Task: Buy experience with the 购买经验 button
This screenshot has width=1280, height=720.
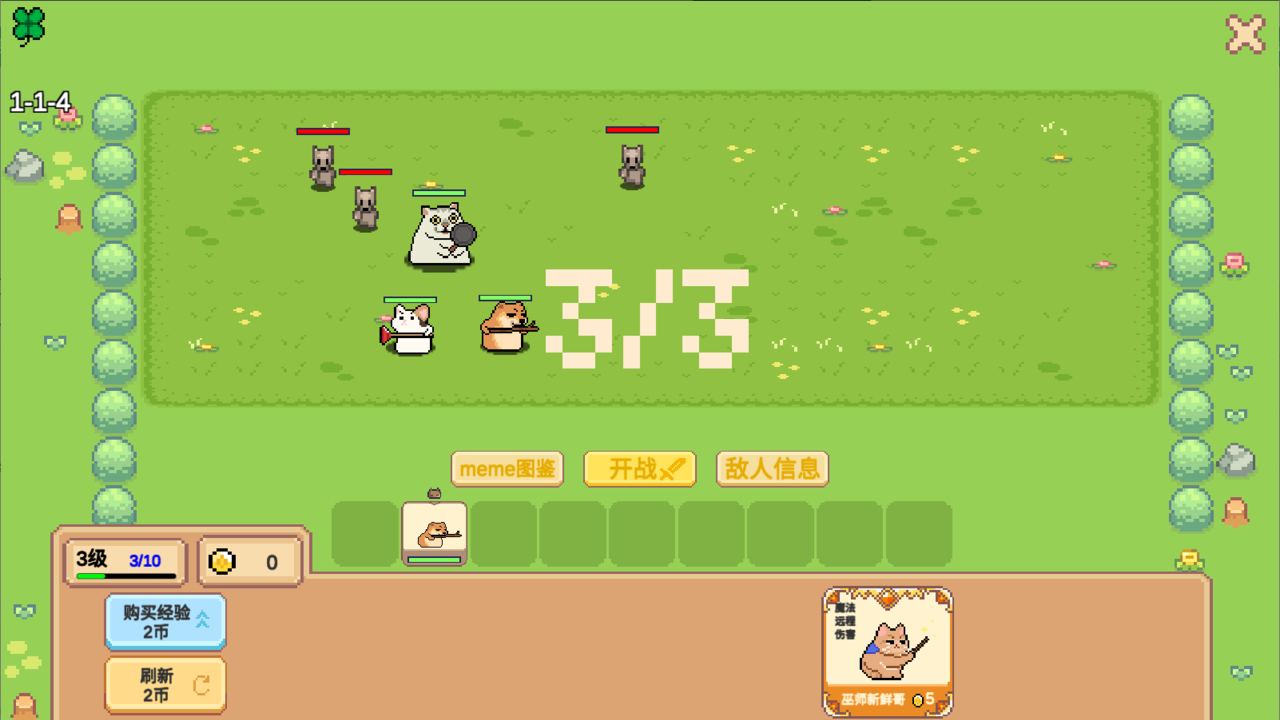Action: 165,622
